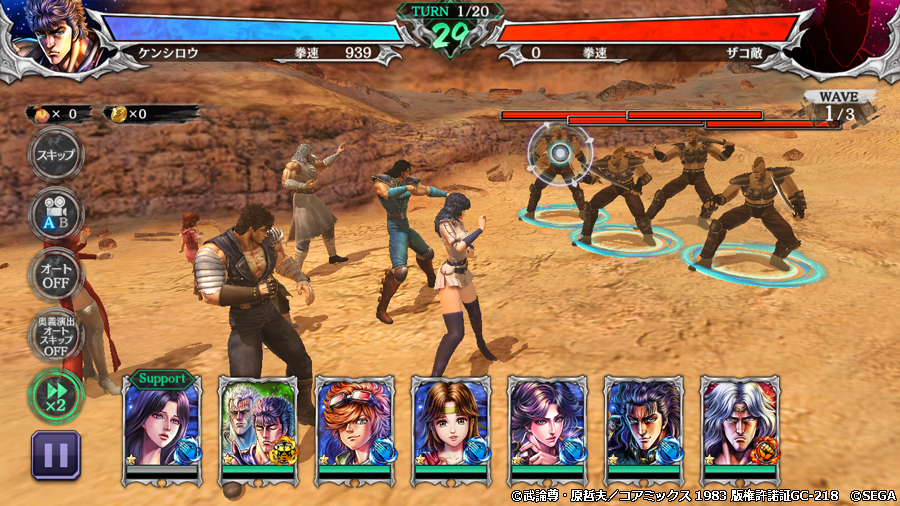The height and width of the screenshot is (506, 900).
Task: Select the silver-haired man card
Action: coord(740,429)
